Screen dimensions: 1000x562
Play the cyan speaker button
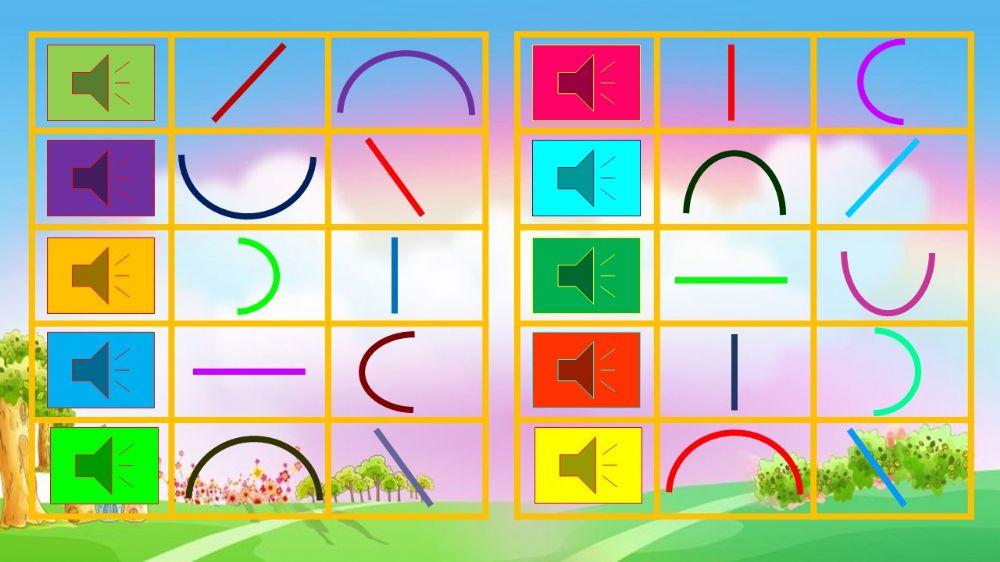(586, 178)
